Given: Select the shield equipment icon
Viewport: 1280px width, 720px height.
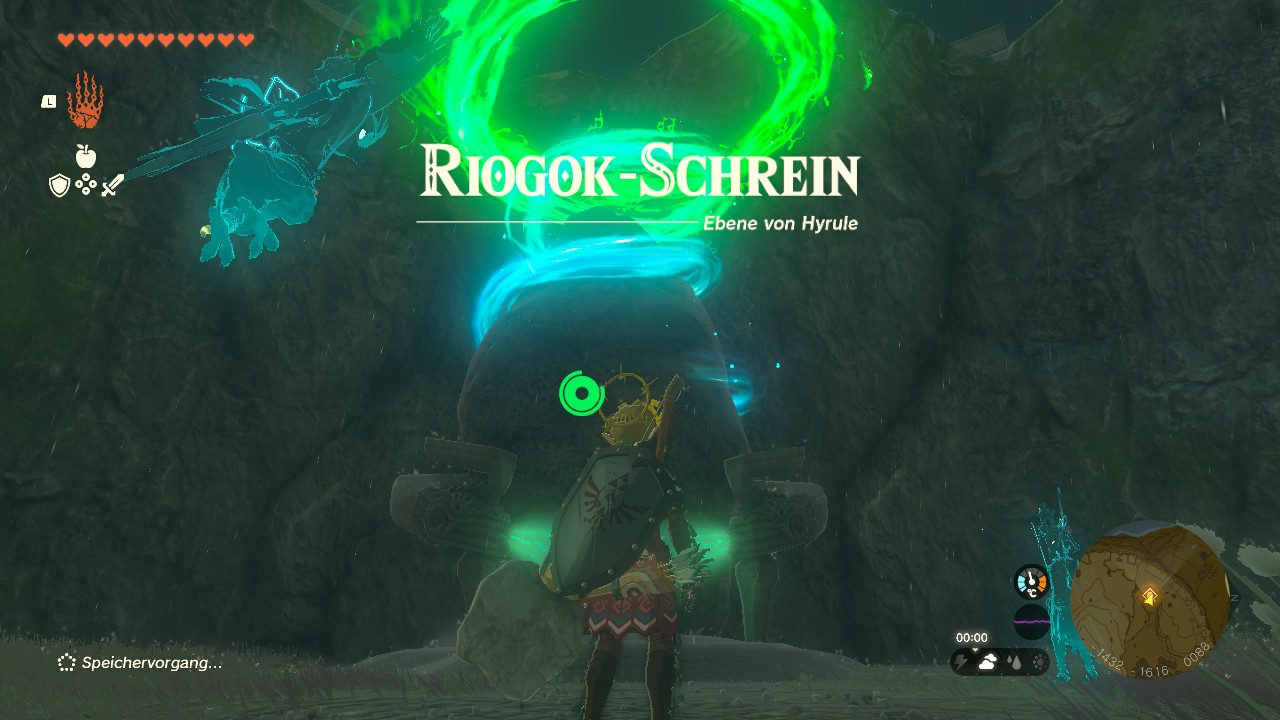Looking at the screenshot, I should (x=60, y=185).
